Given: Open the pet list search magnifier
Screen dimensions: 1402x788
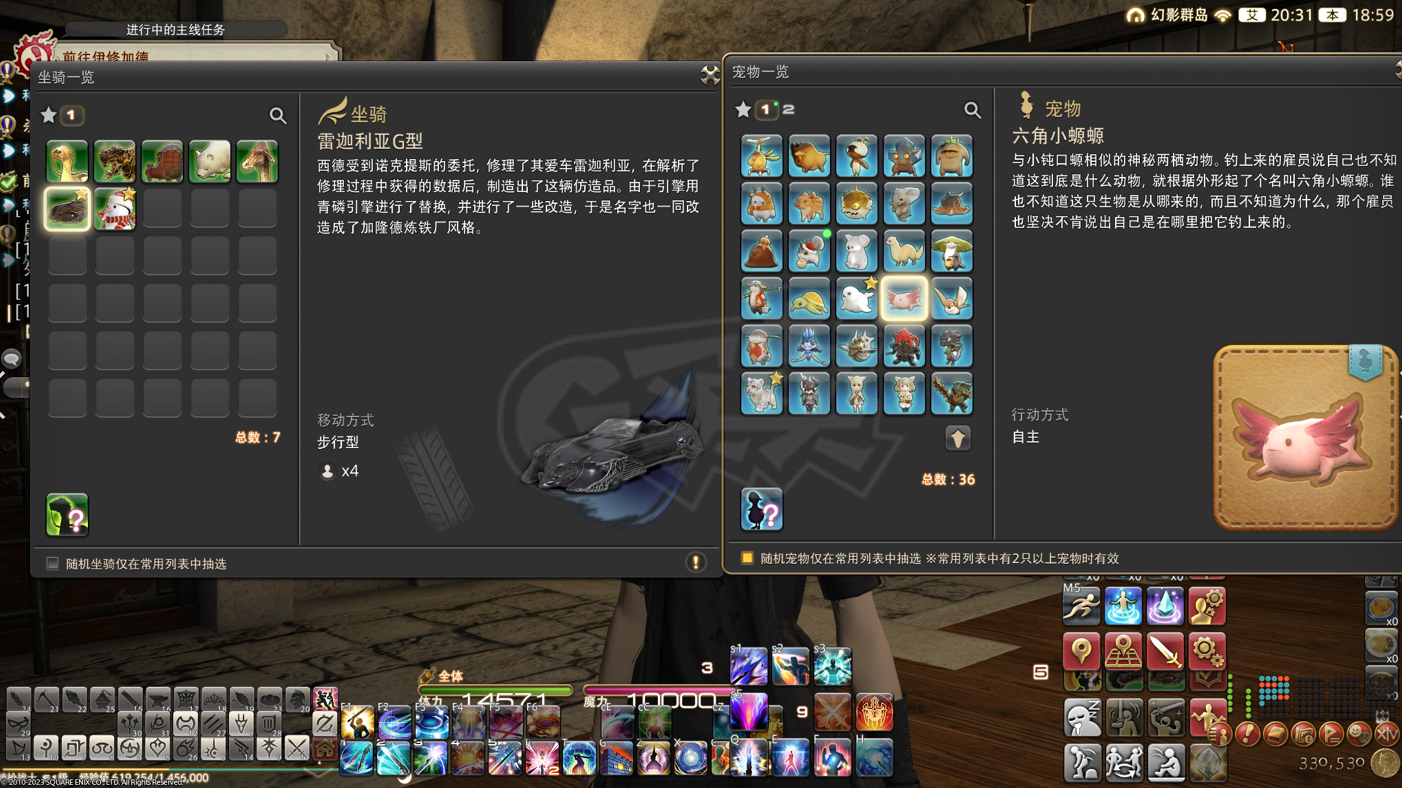Looking at the screenshot, I should click(972, 110).
